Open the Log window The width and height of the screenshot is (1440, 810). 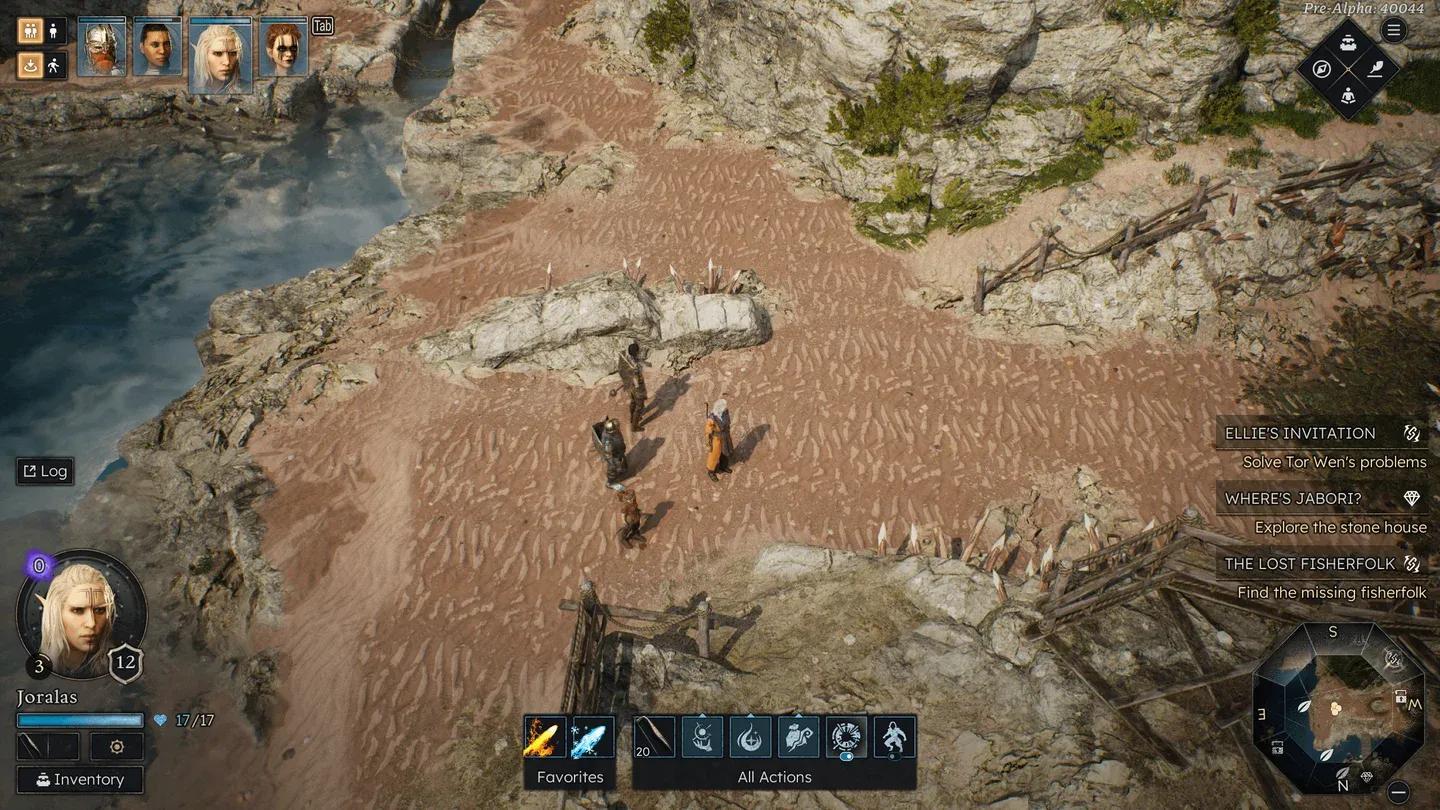pyautogui.click(x=44, y=471)
